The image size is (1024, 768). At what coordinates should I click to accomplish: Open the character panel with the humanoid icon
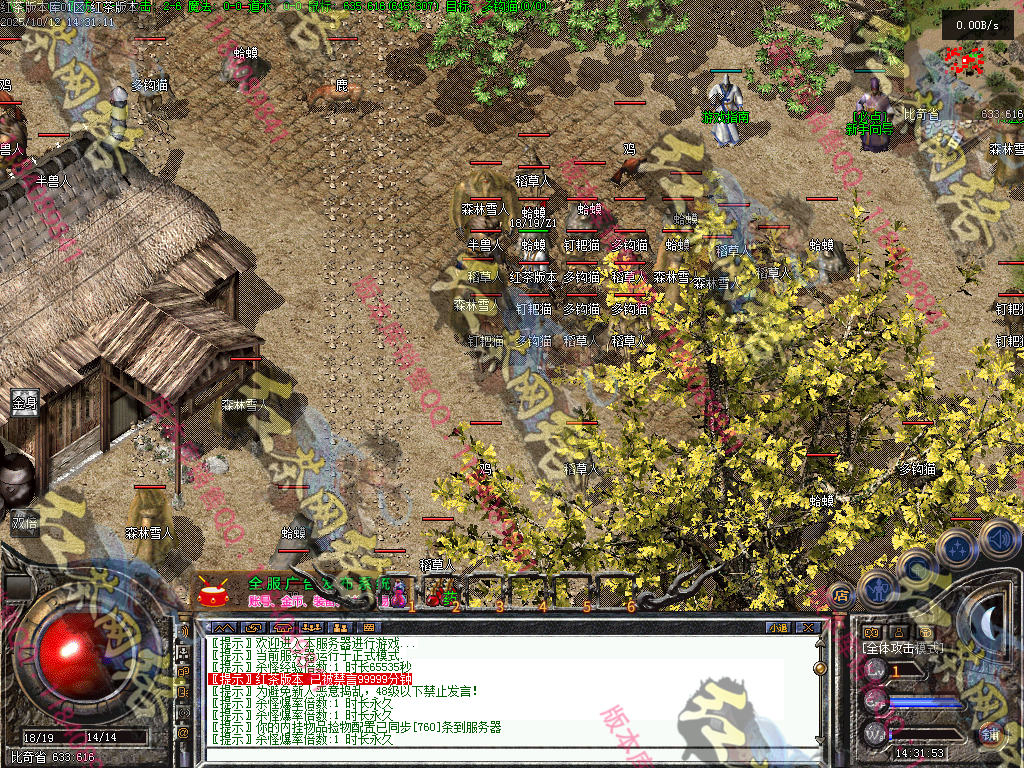click(x=878, y=590)
